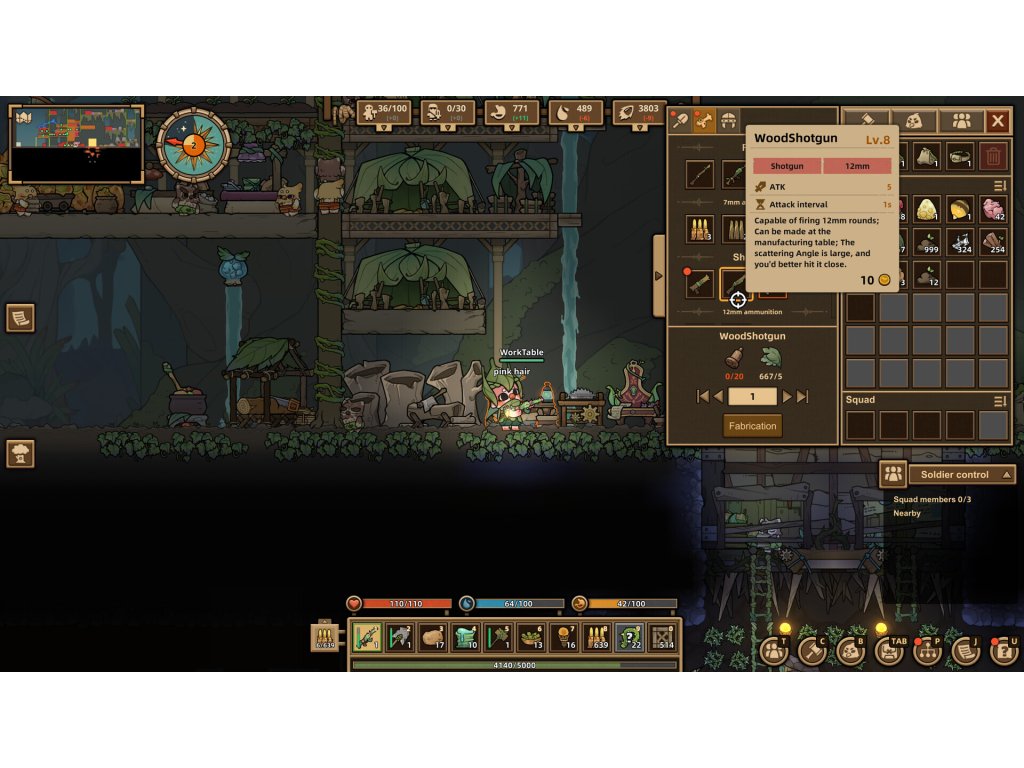The height and width of the screenshot is (768, 1024).
Task: Select the 7mm bullets recipe showing 3
Action: (699, 229)
